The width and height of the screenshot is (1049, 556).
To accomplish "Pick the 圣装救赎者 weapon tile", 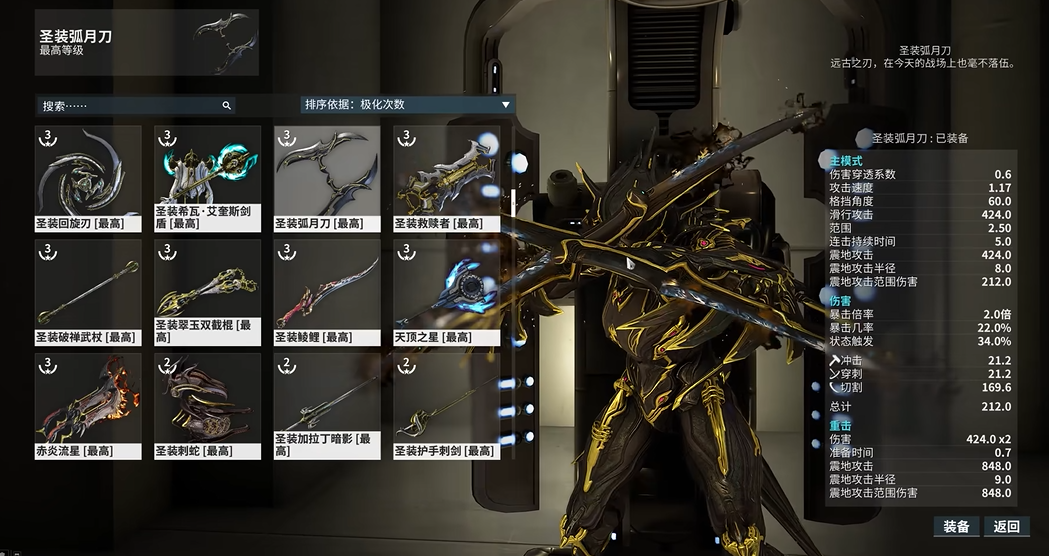I will [x=446, y=177].
